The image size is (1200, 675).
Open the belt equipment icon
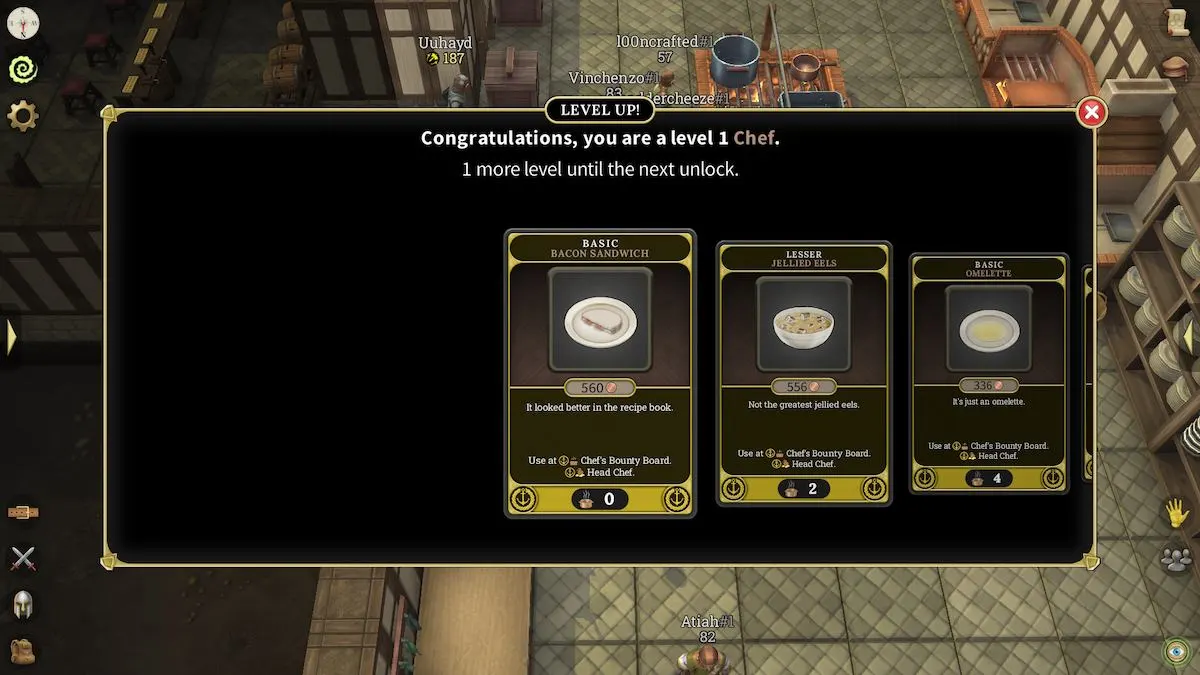tap(22, 512)
